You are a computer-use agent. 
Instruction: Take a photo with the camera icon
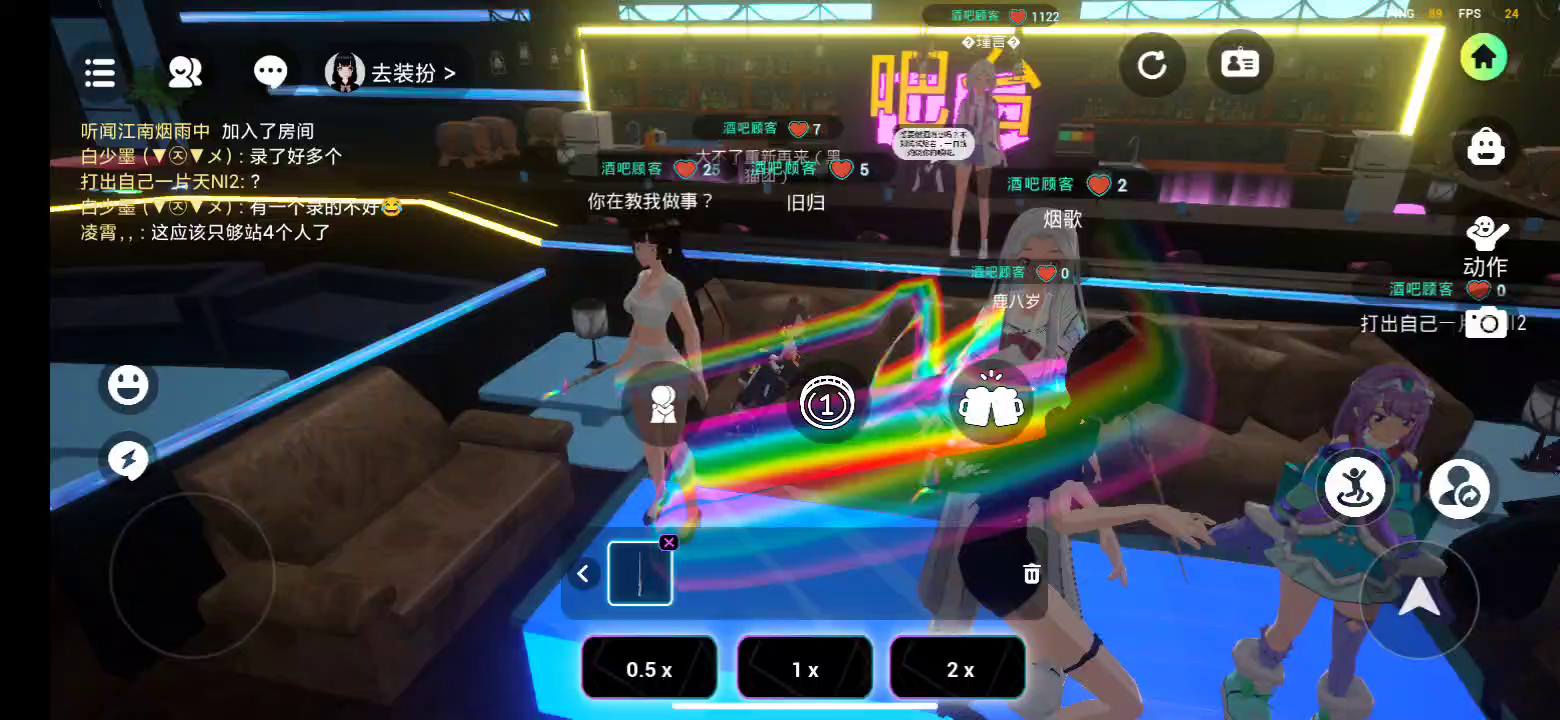click(x=1486, y=323)
